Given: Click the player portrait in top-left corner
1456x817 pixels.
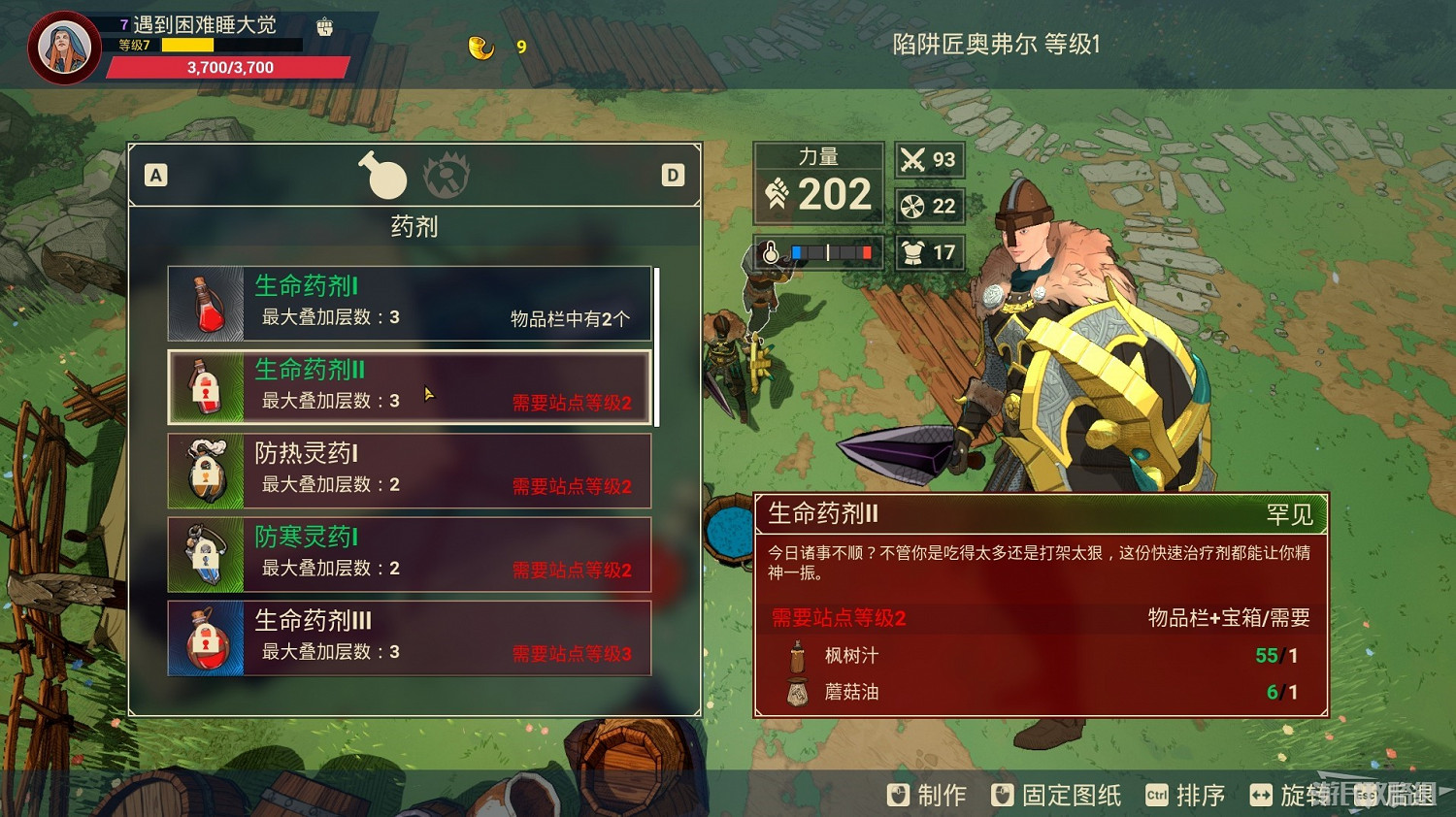Looking at the screenshot, I should [62, 47].
